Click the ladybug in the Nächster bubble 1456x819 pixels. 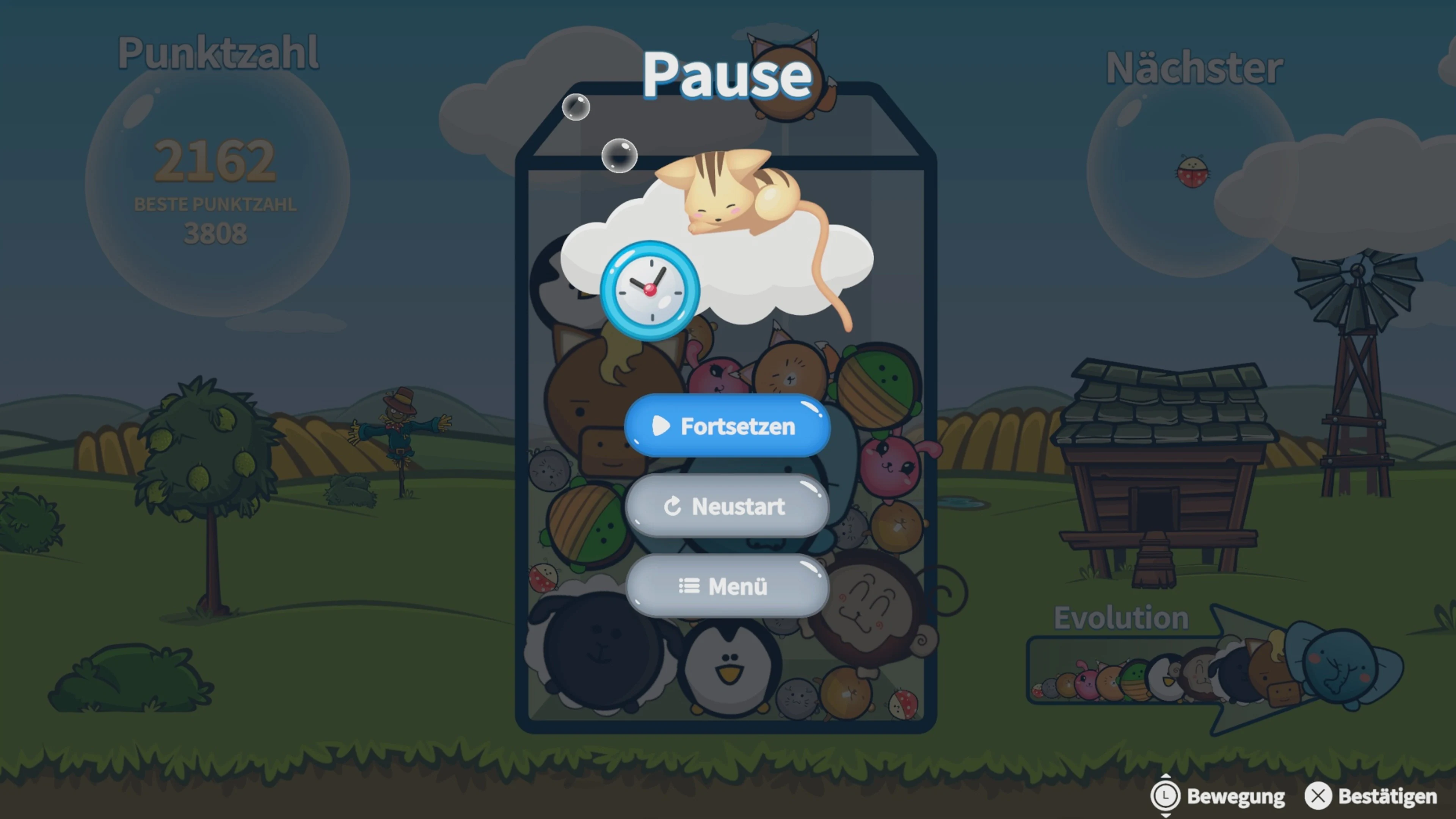click(1193, 173)
